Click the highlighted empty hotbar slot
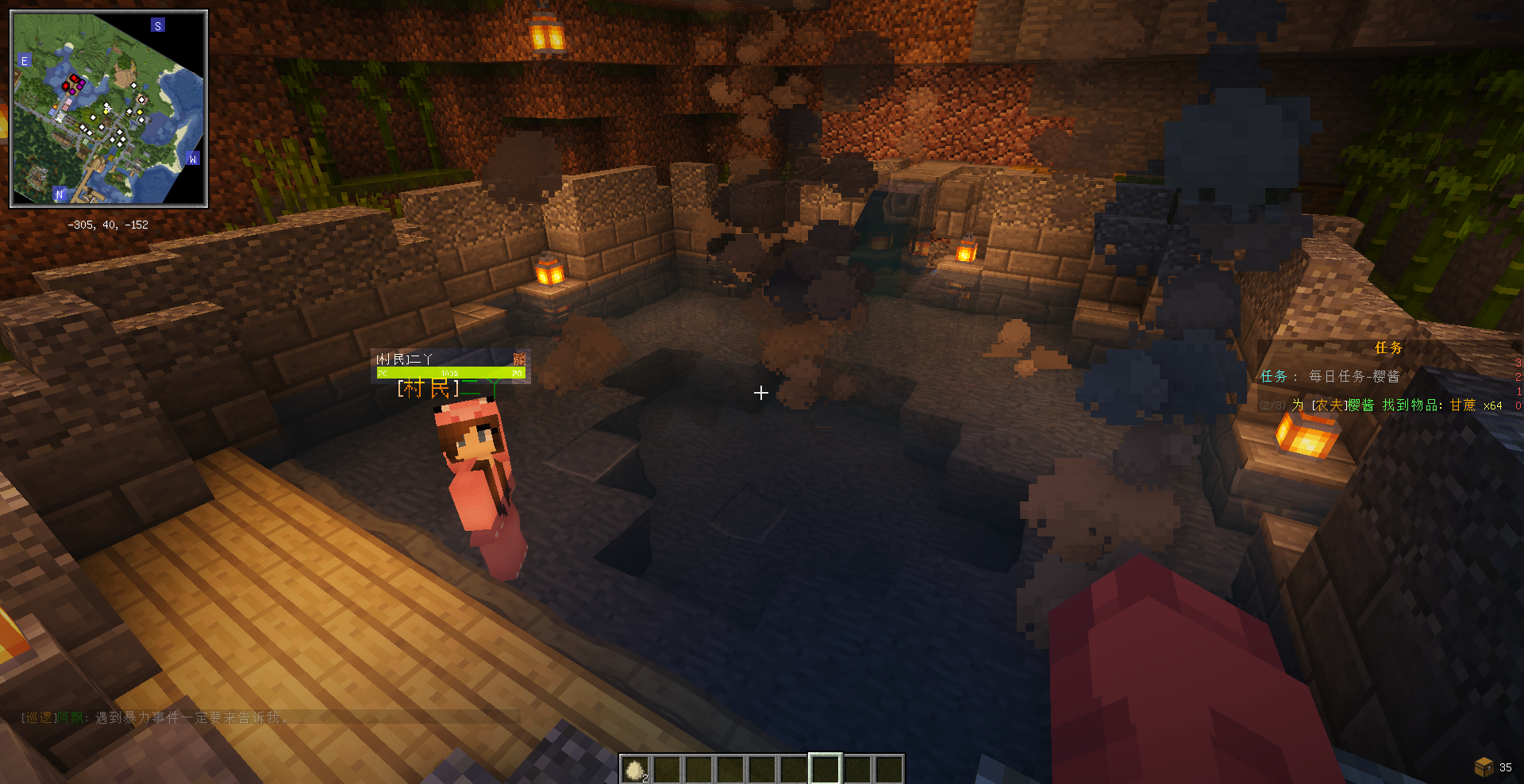The height and width of the screenshot is (784, 1524). [825, 769]
